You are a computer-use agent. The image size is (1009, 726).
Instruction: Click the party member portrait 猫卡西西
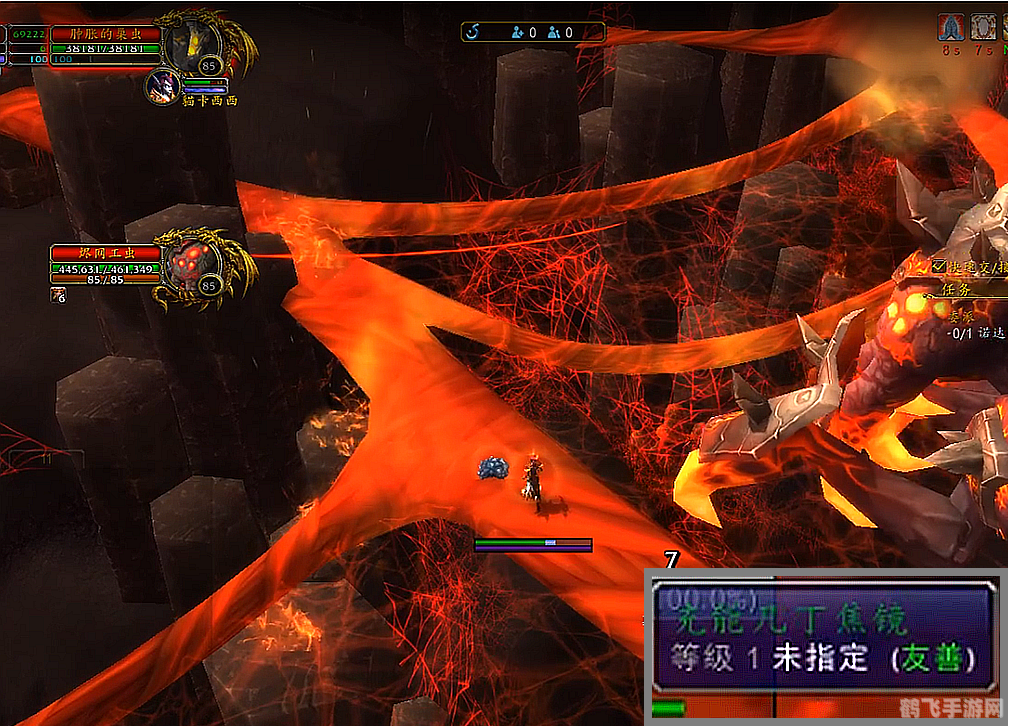(163, 86)
